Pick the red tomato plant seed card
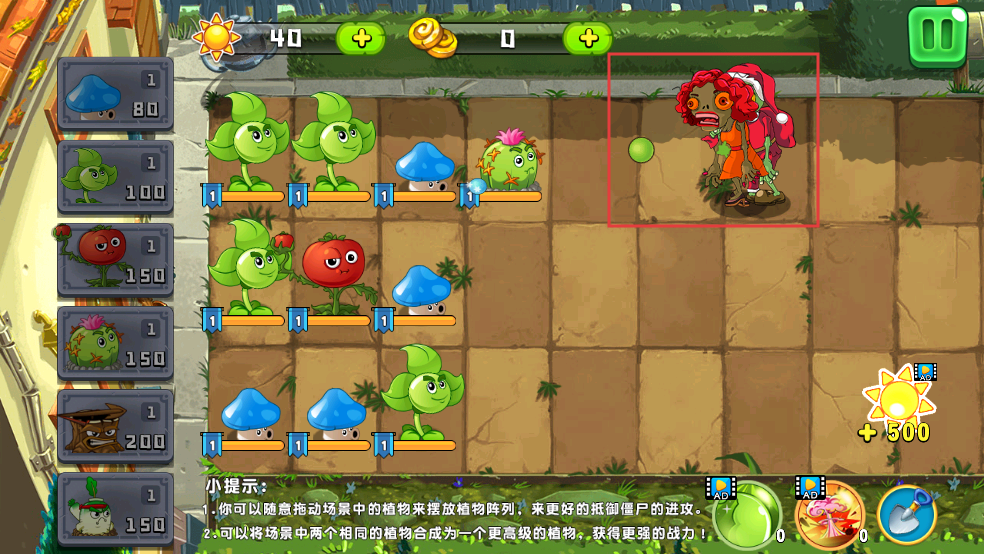The width and height of the screenshot is (984, 554). (x=115, y=260)
